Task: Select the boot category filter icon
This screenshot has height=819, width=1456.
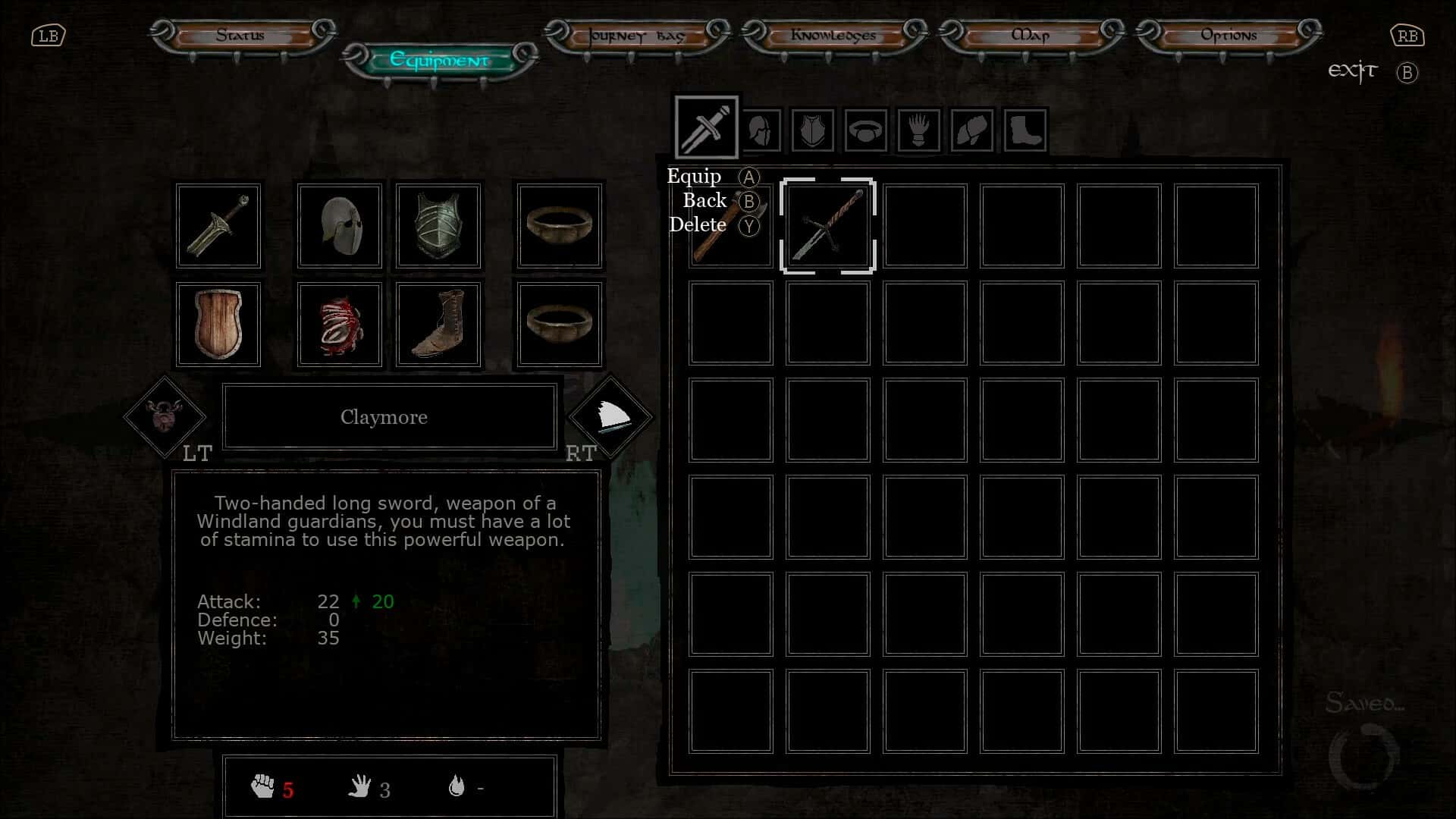Action: pyautogui.click(x=1025, y=130)
